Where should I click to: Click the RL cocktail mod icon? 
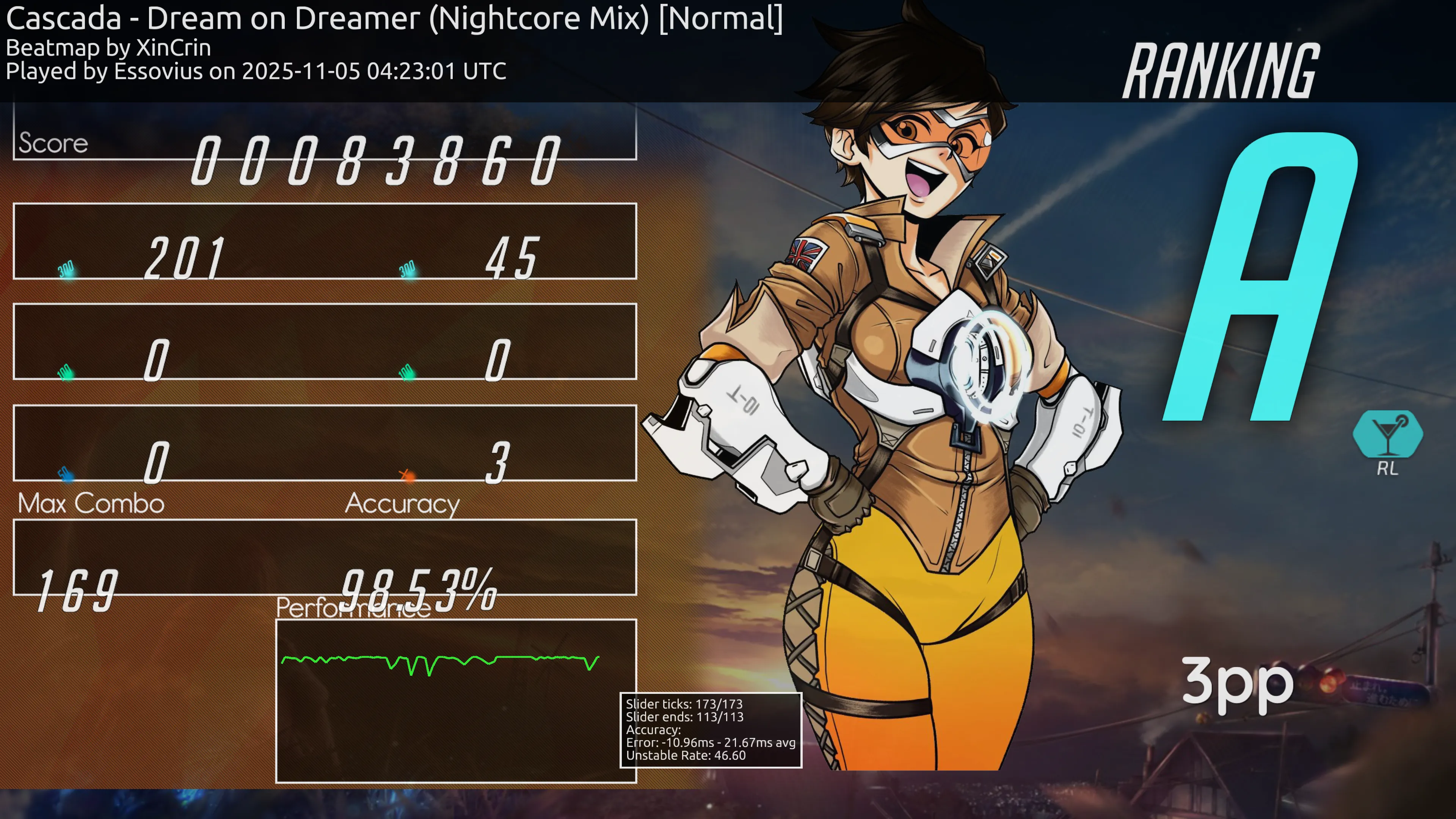(x=1388, y=435)
